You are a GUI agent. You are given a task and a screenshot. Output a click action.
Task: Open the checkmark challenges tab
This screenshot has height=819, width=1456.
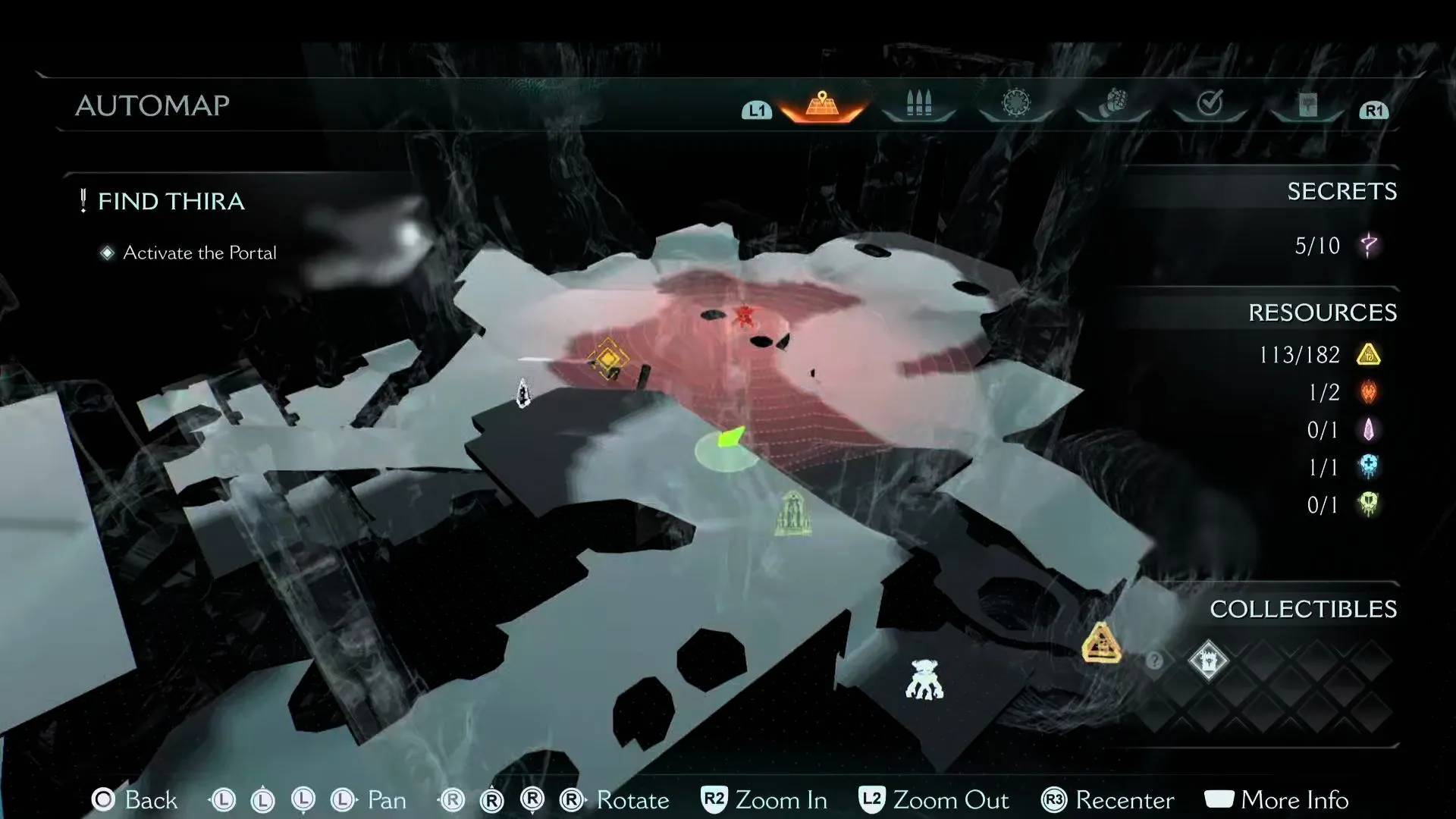coord(1210,104)
